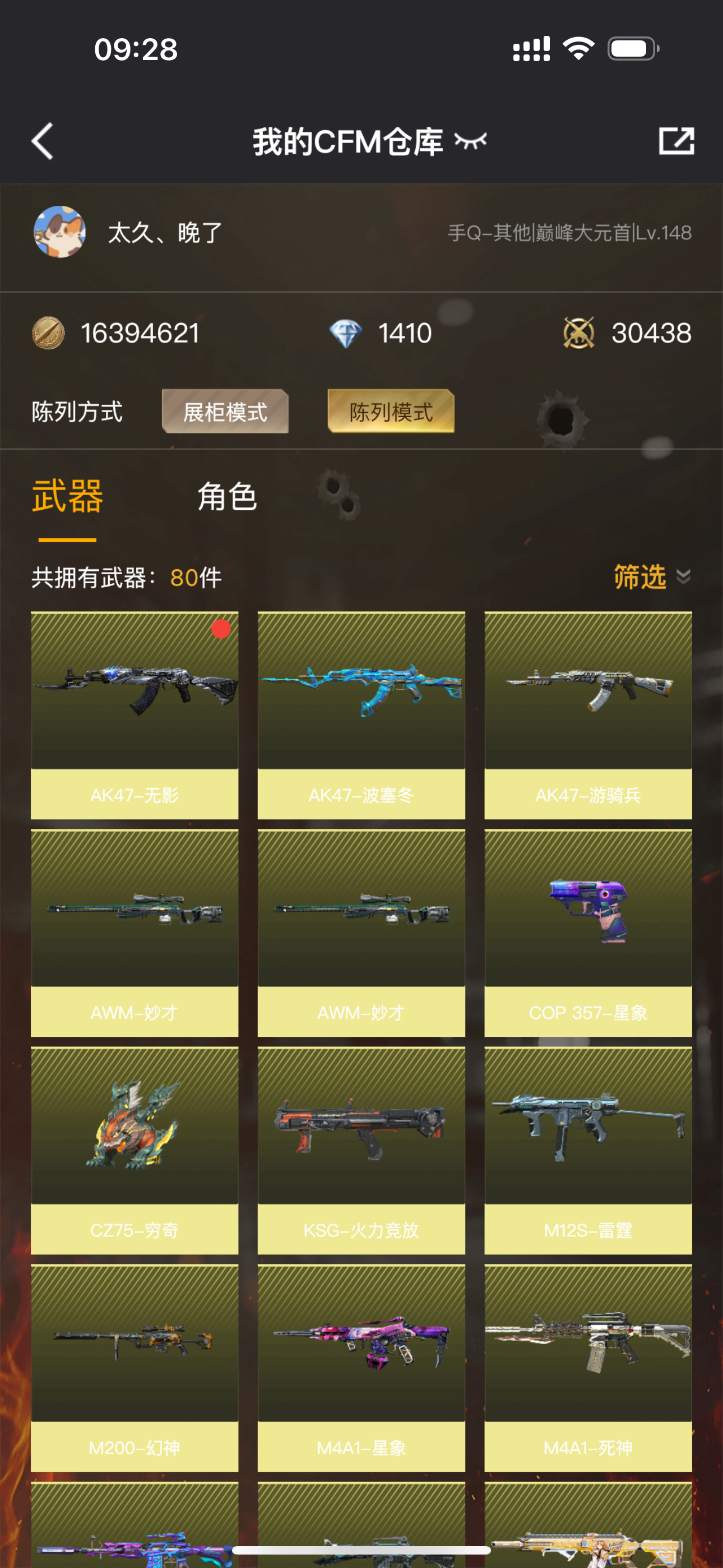The width and height of the screenshot is (723, 1568).
Task: Switch to the 角色 tab
Action: click(x=226, y=496)
